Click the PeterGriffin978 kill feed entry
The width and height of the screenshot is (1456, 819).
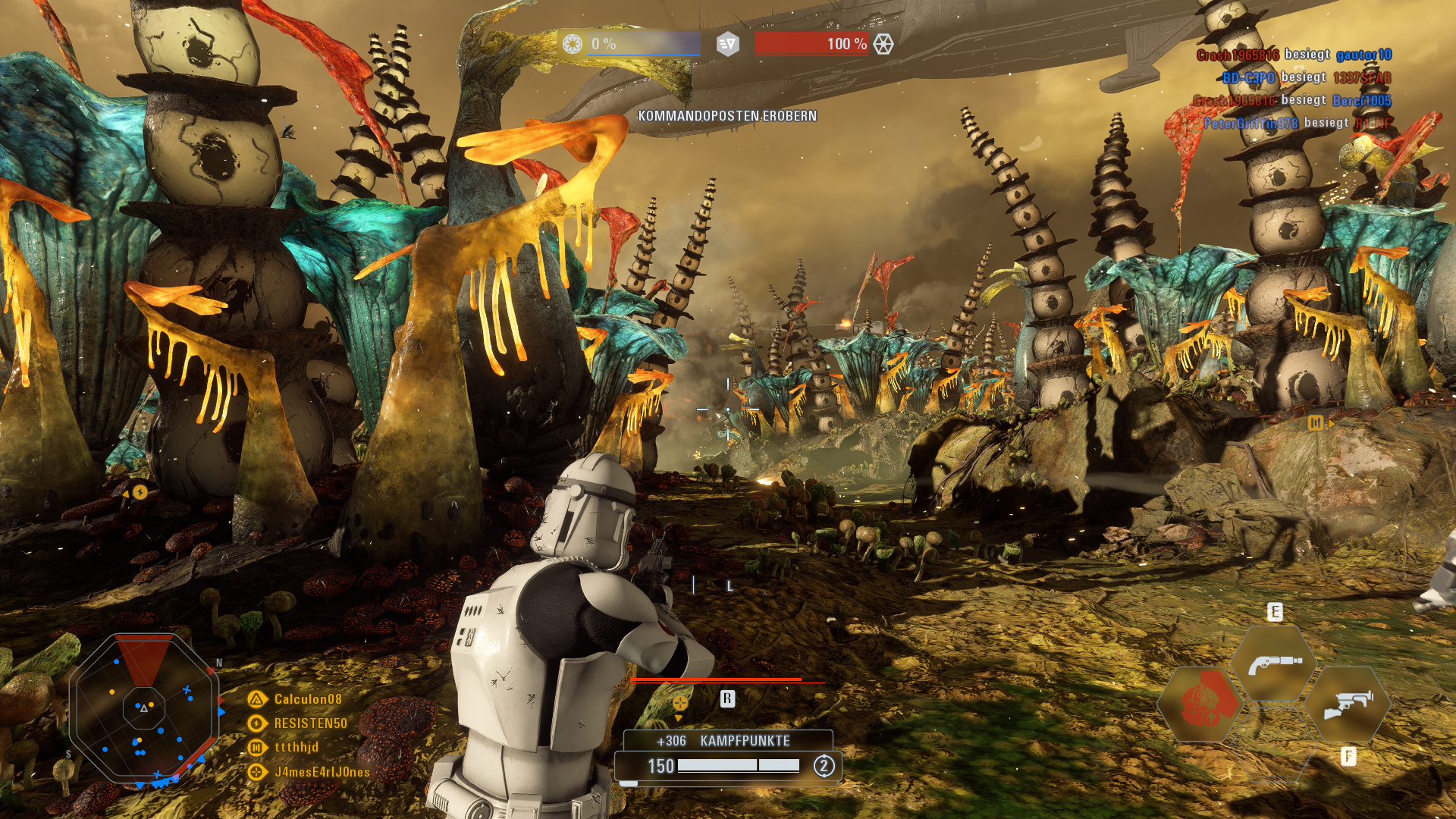(x=1297, y=123)
